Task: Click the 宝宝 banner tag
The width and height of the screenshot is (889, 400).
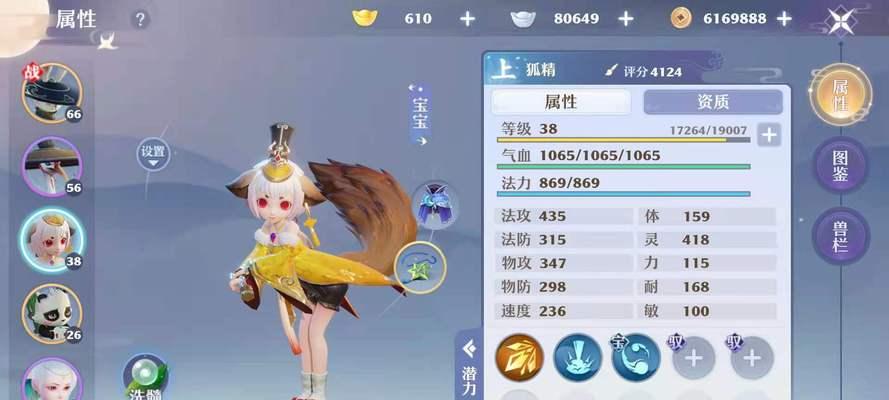Action: pyautogui.click(x=420, y=115)
